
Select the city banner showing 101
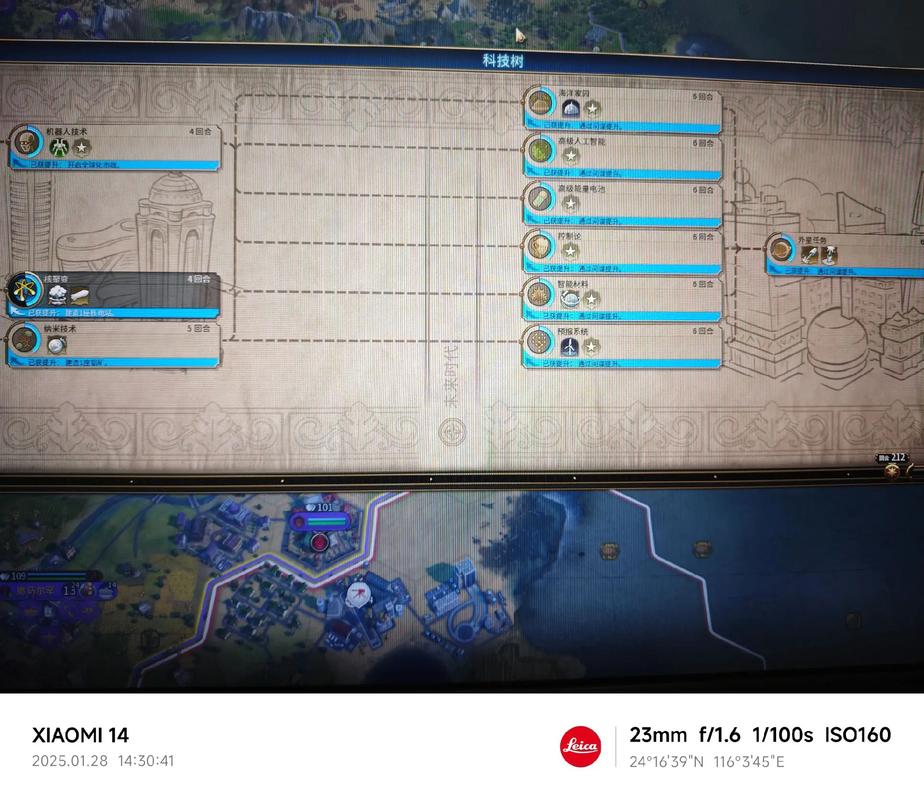coord(324,521)
